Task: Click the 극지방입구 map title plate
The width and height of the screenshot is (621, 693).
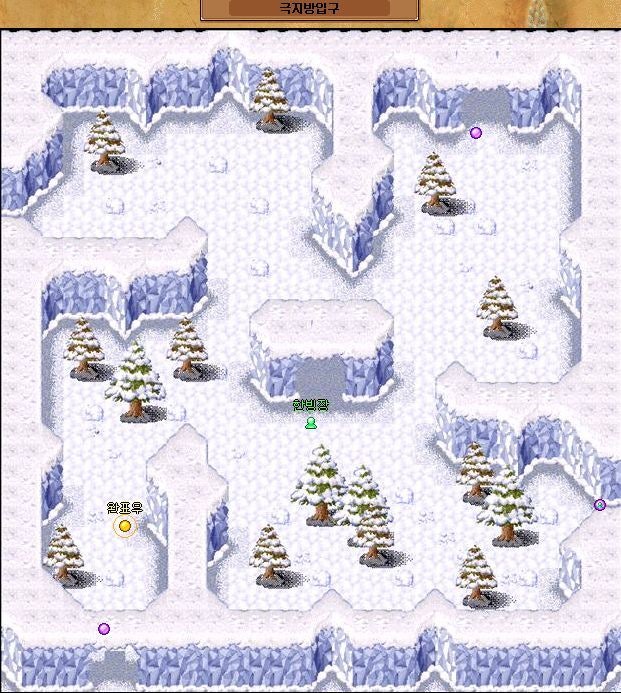Action: click(309, 8)
